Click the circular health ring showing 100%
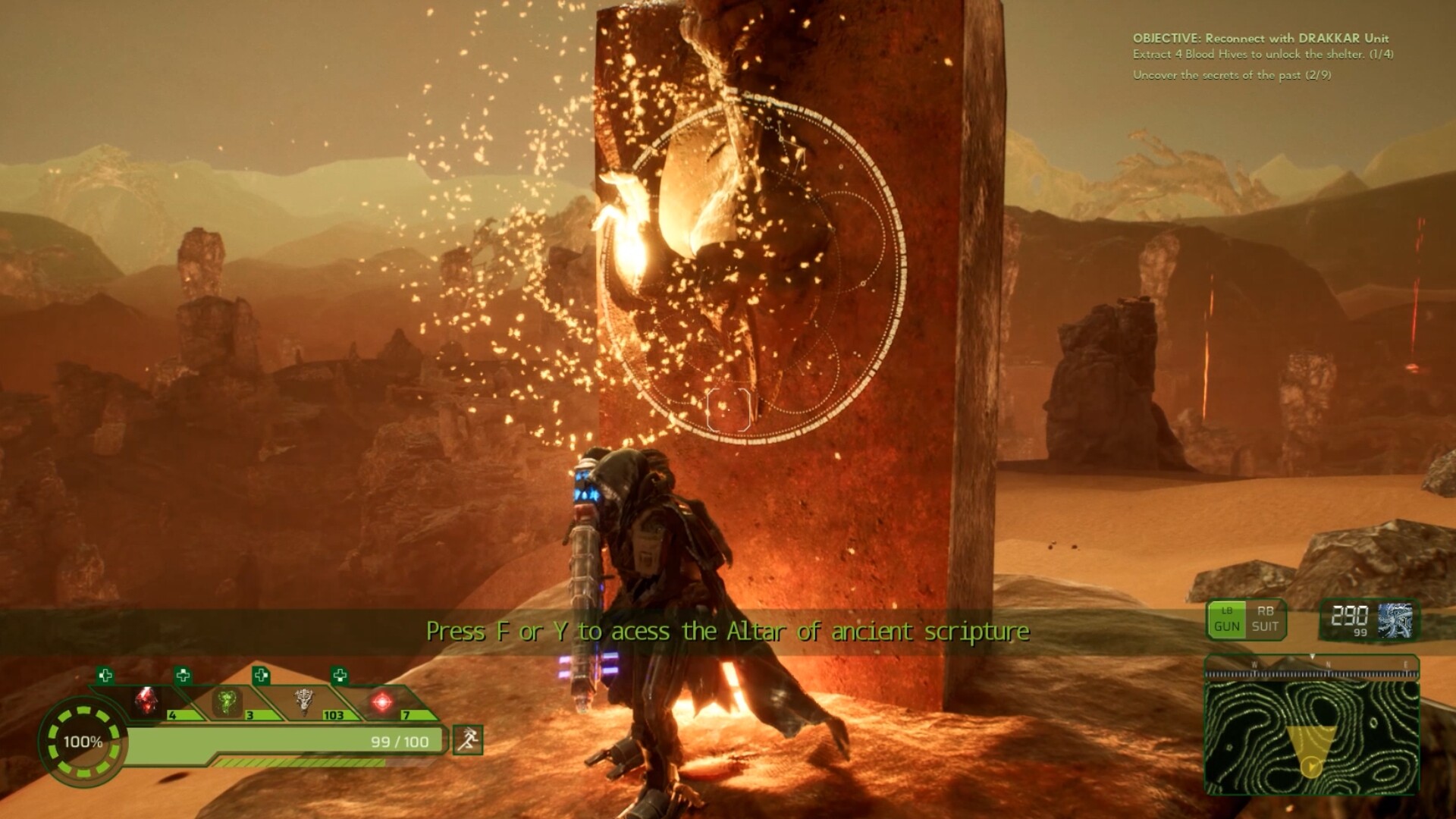 (x=85, y=739)
